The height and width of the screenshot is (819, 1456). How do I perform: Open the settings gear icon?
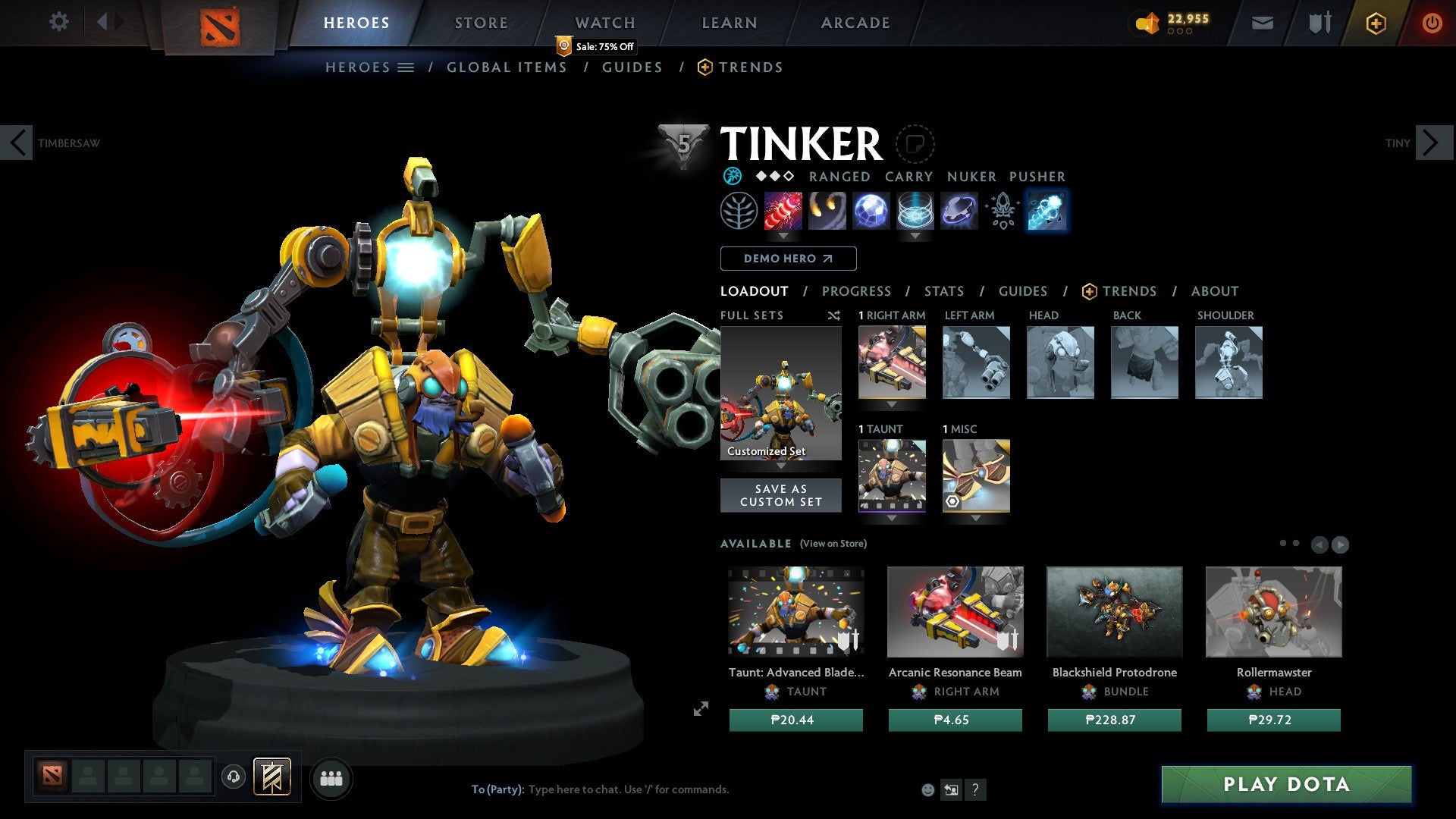click(x=59, y=22)
